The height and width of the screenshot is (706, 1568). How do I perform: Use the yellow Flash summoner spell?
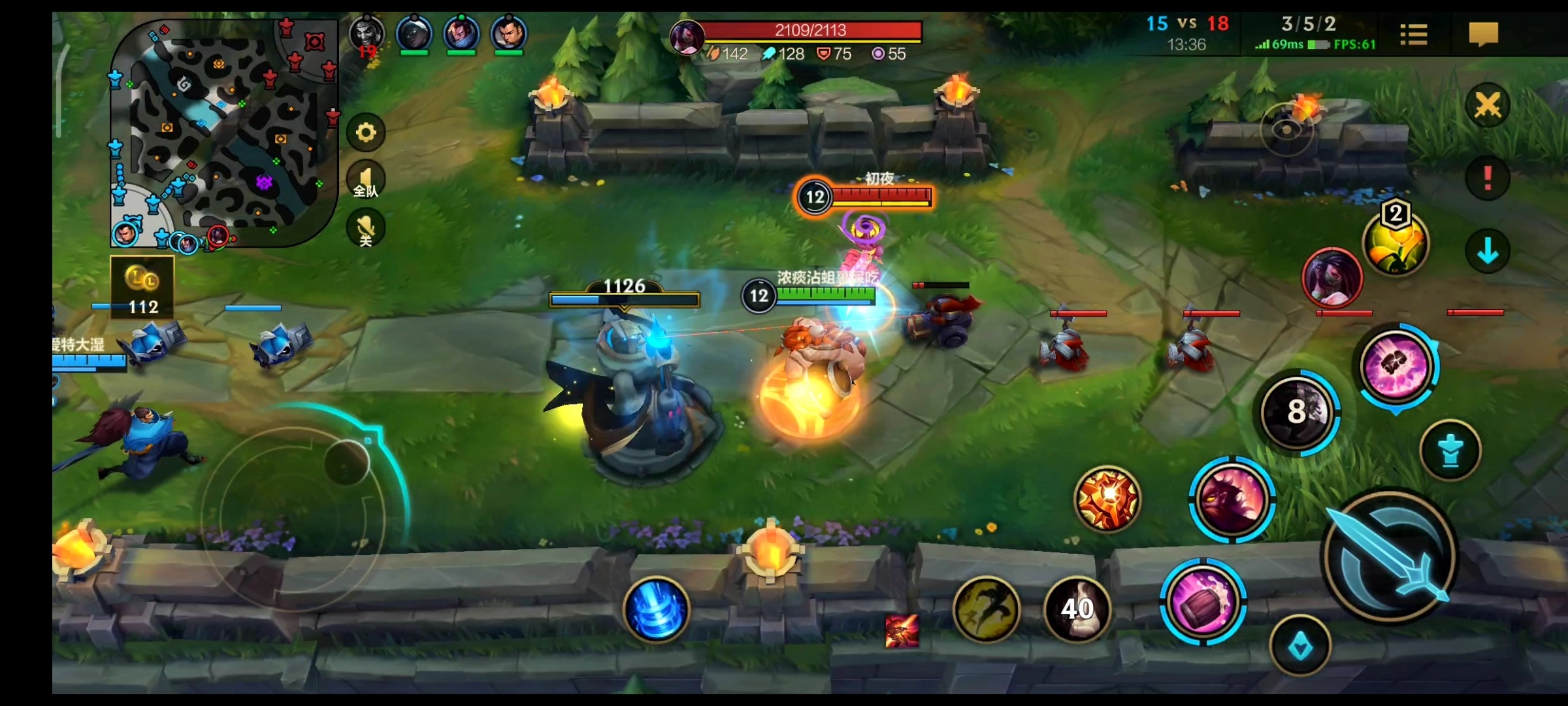tap(987, 609)
